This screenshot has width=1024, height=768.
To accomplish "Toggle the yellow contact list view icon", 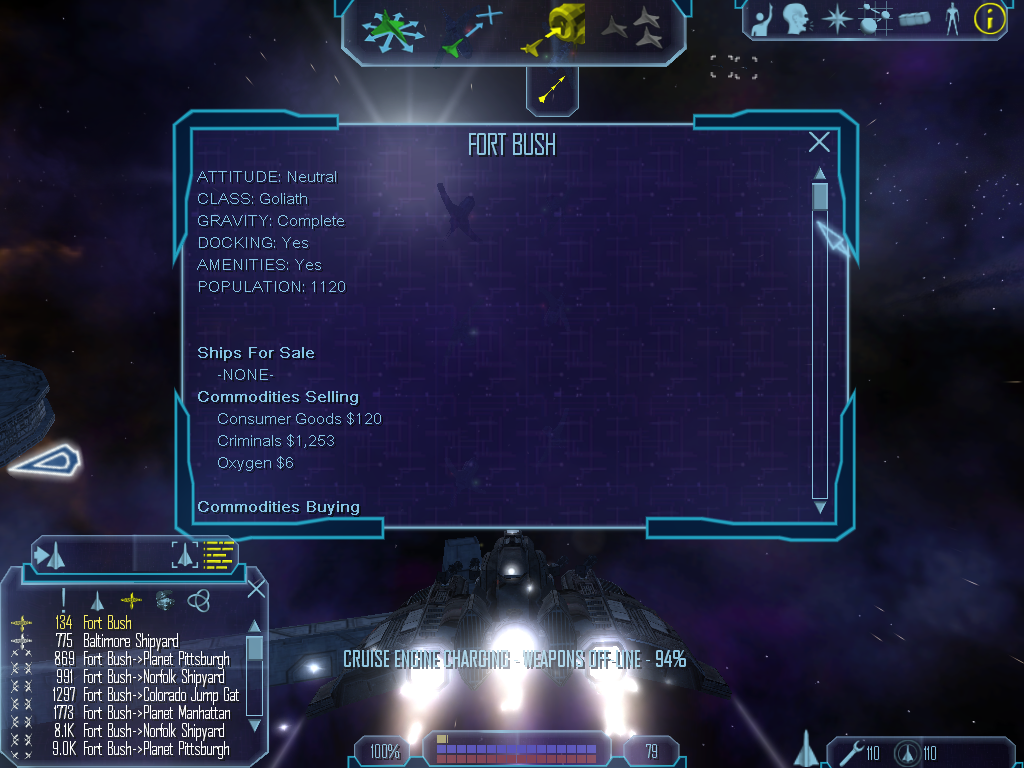I will tap(218, 554).
